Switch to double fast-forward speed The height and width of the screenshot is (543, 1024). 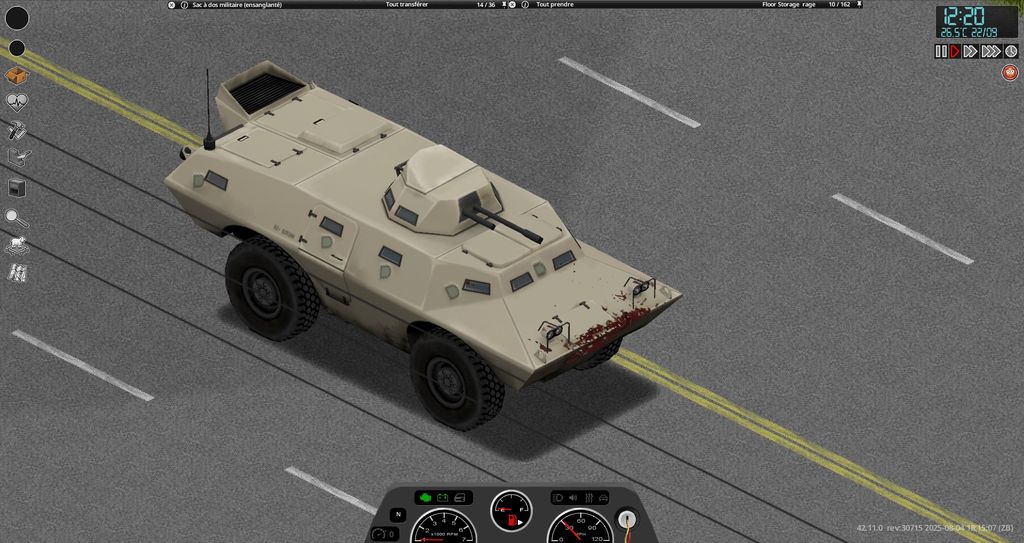[970, 51]
